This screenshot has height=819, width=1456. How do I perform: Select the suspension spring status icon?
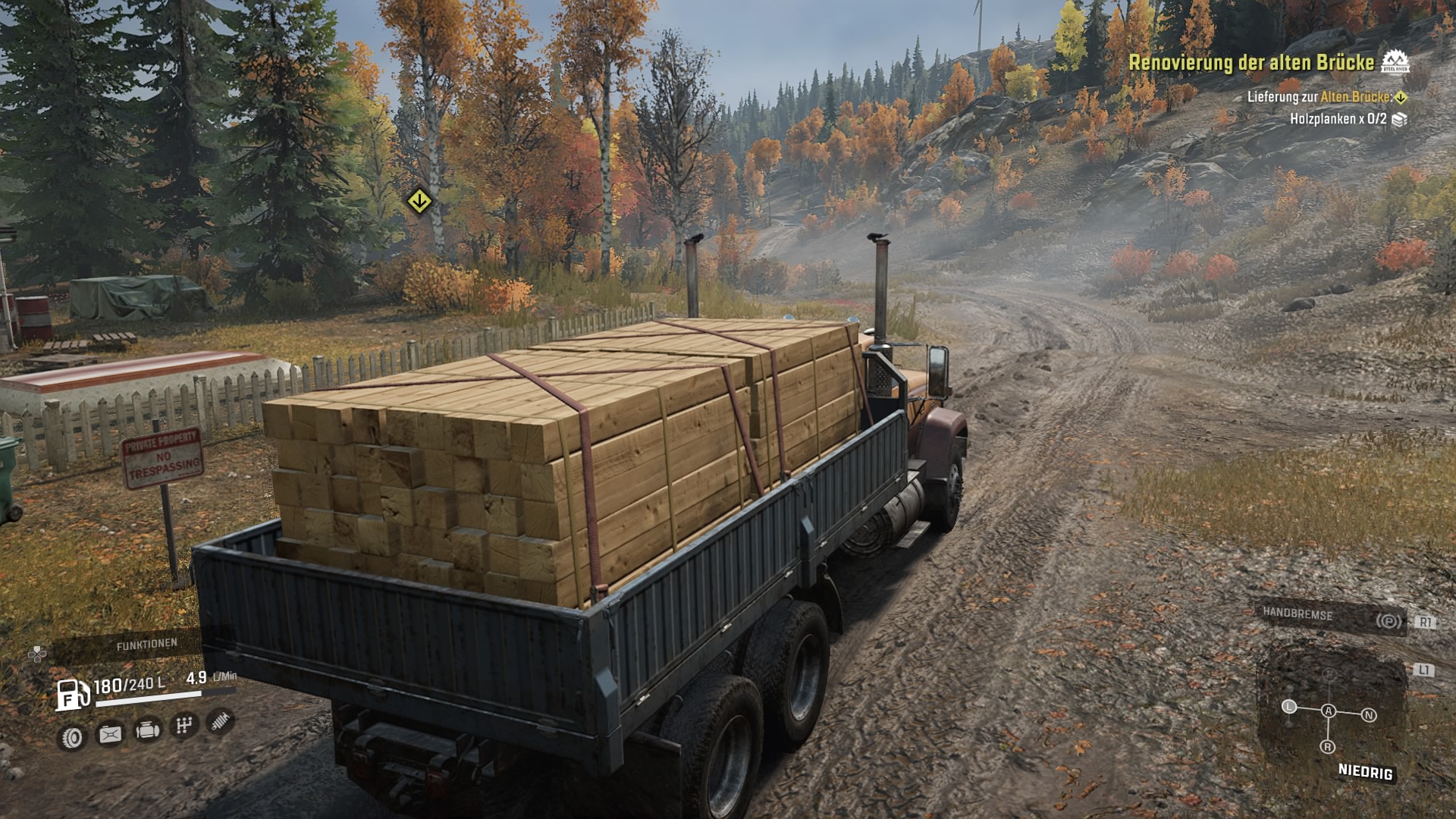point(220,721)
